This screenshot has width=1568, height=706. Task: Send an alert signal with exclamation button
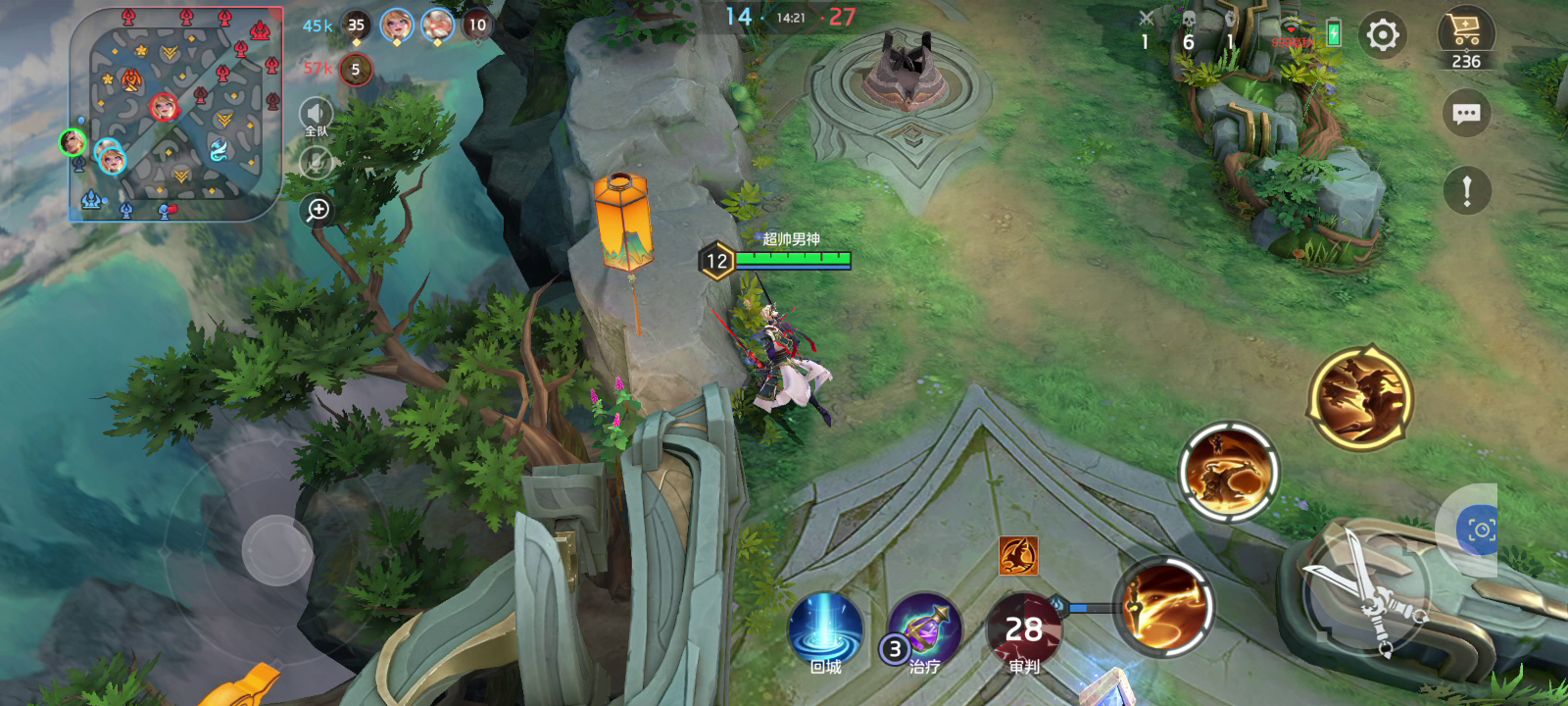click(1466, 190)
